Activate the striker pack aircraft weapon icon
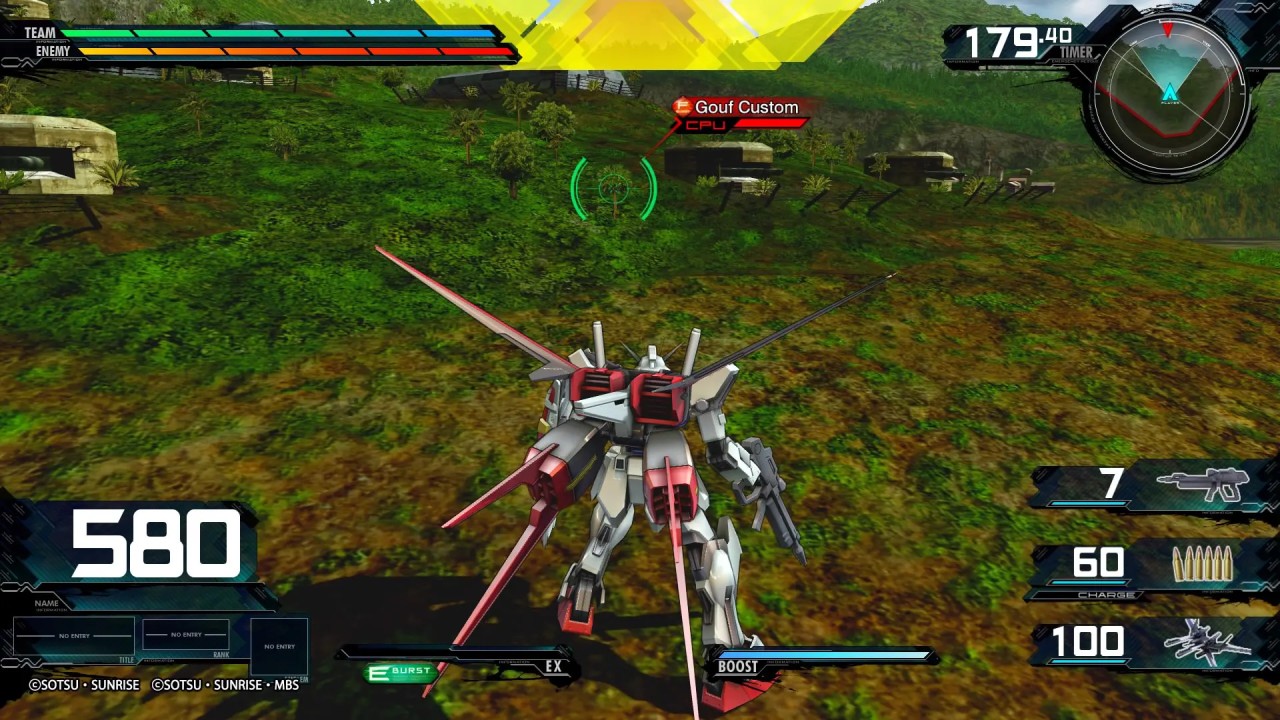This screenshot has height=720, width=1280. point(1212,642)
